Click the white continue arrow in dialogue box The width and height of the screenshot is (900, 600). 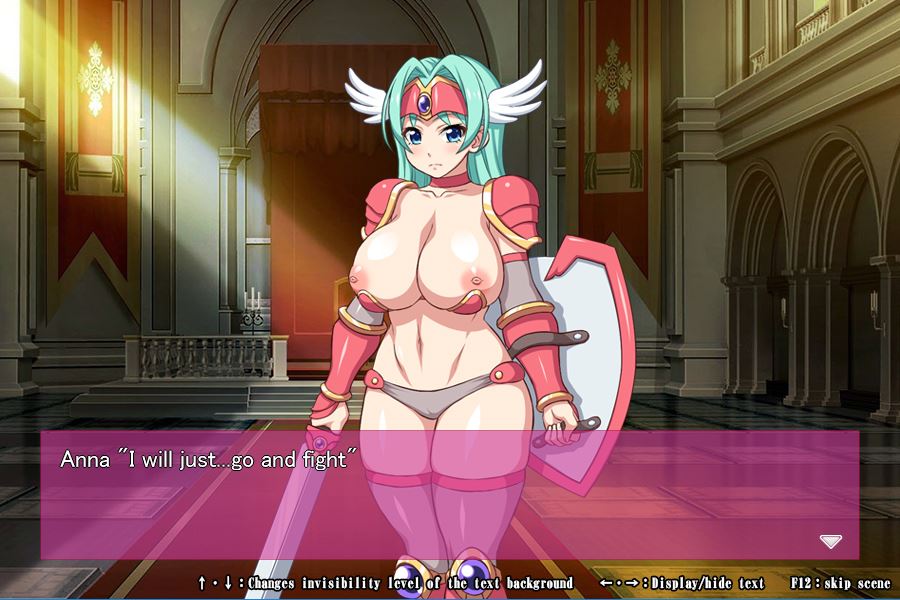(830, 541)
